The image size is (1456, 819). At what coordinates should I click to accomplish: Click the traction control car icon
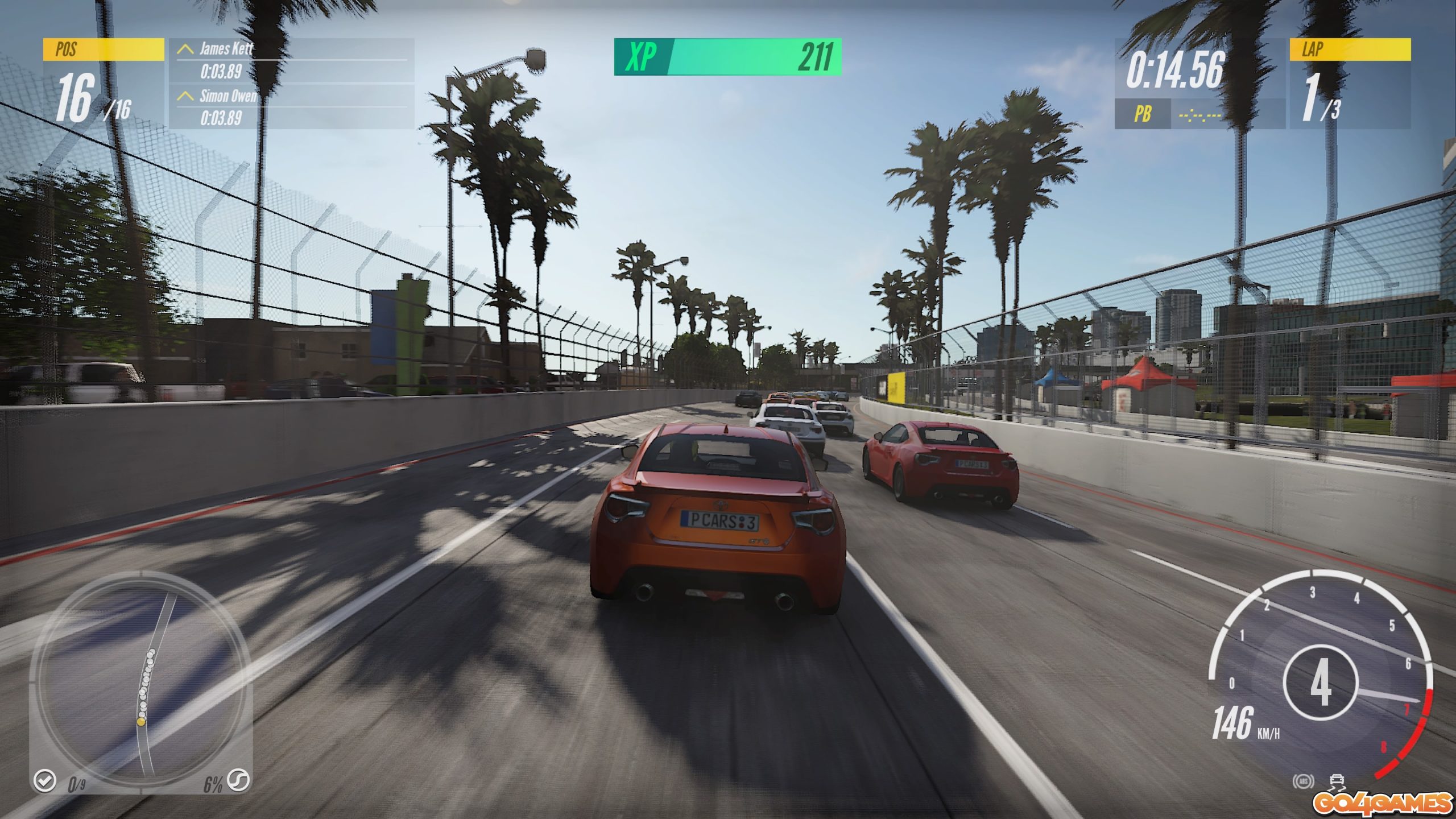pos(1337,781)
